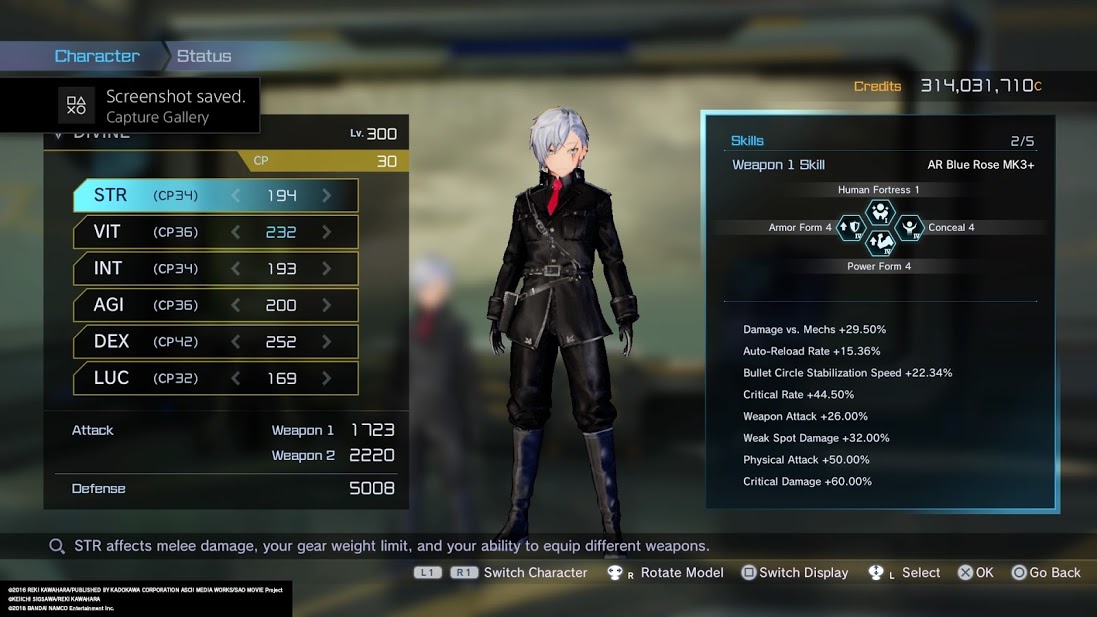Decrease STR with the left arrow
Image resolution: width=1097 pixels, height=617 pixels.
pos(236,195)
